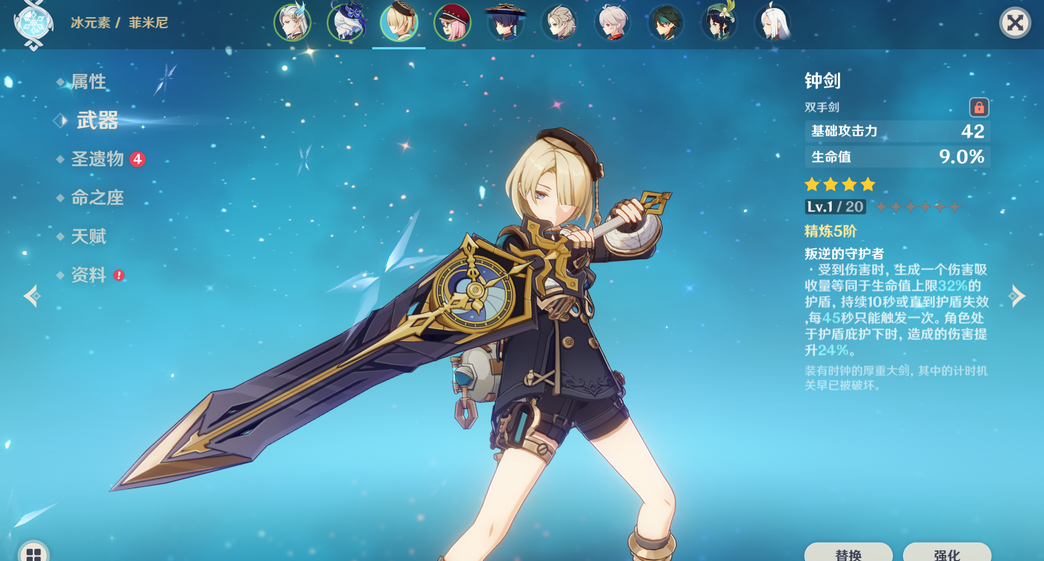The height and width of the screenshot is (561, 1044).
Task: Select the currently highlighted Freminet portrait
Action: pyautogui.click(x=398, y=23)
